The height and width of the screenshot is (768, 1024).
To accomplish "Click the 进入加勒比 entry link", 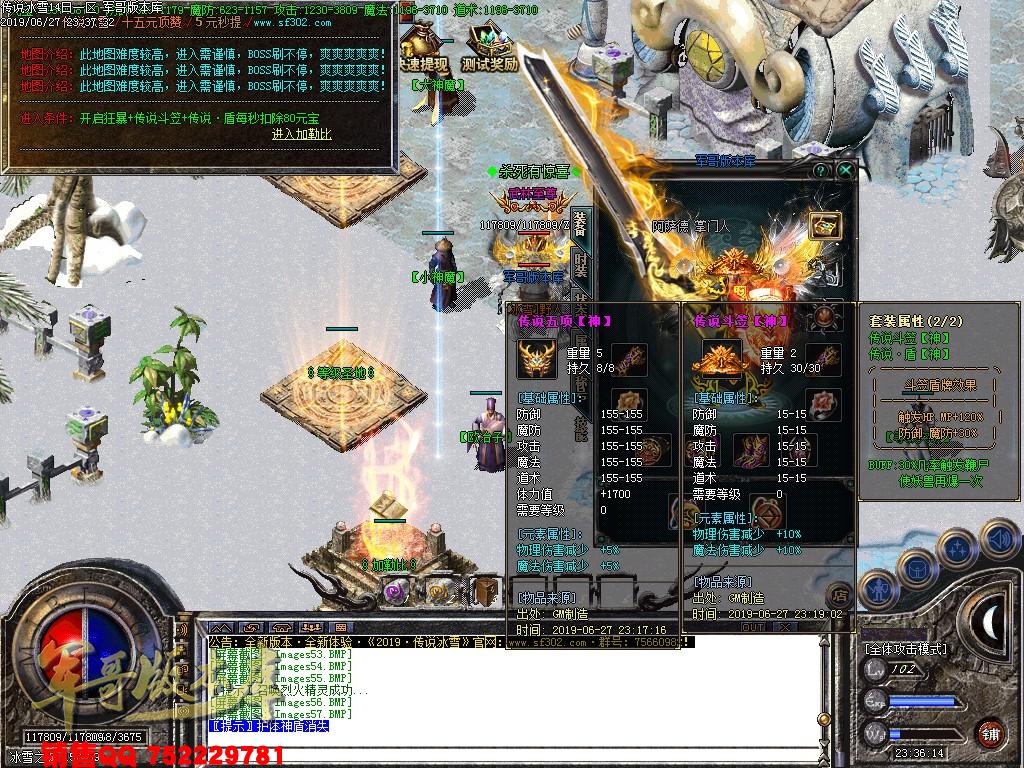I will click(x=301, y=134).
